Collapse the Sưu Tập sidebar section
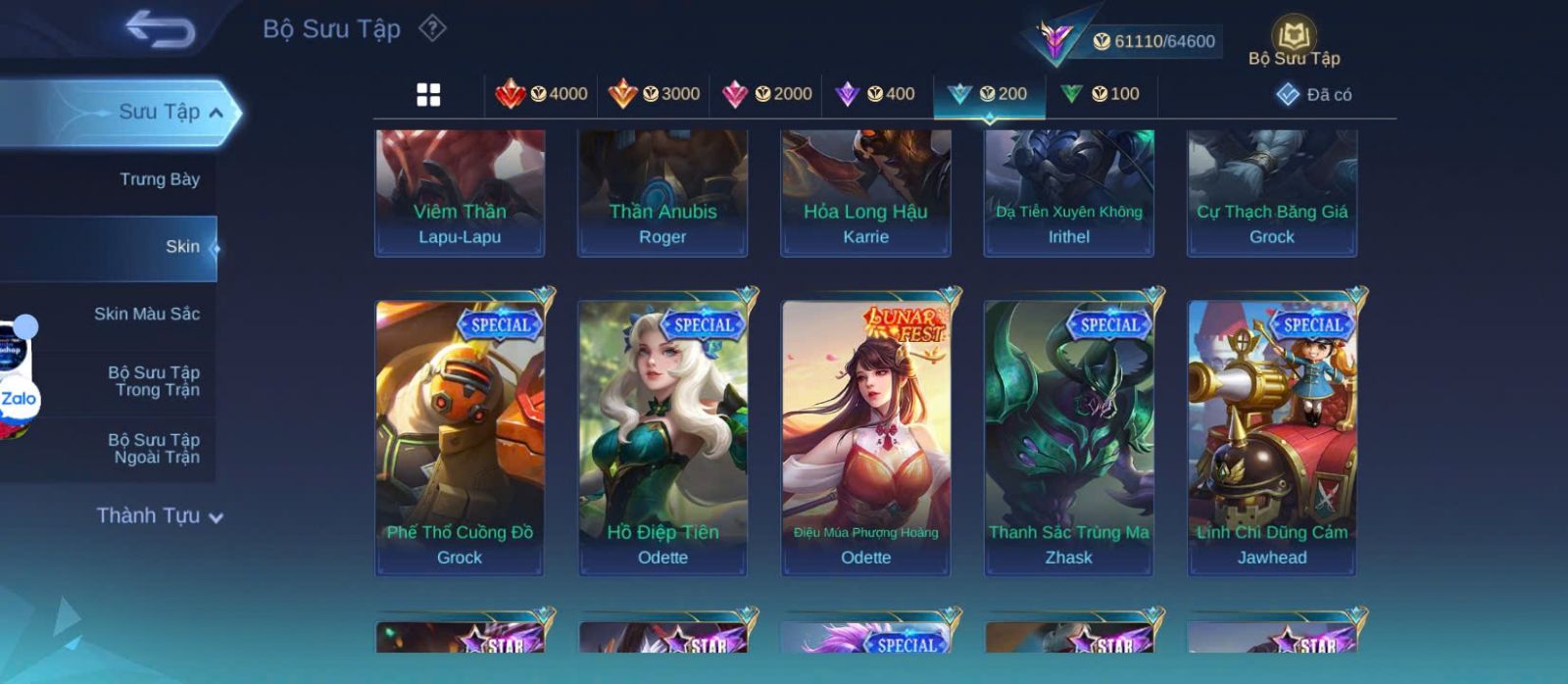The image size is (1568, 684). tap(216, 113)
